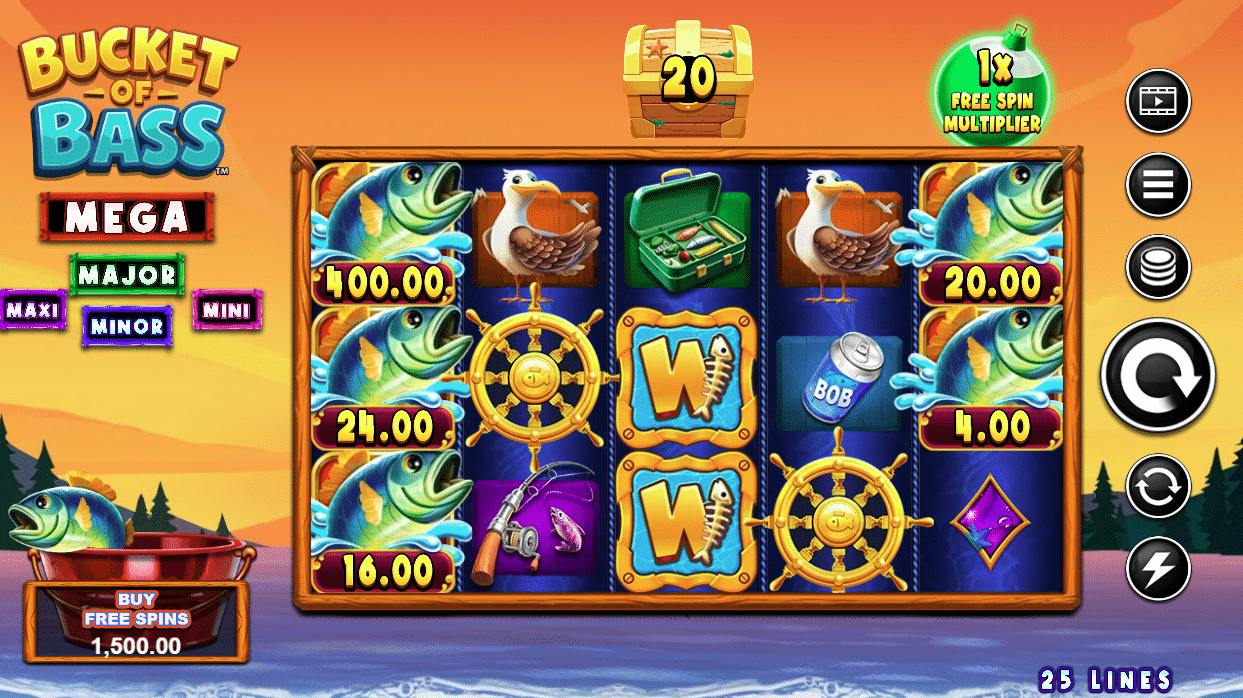Buy free spins for 1,500.00

(x=136, y=622)
